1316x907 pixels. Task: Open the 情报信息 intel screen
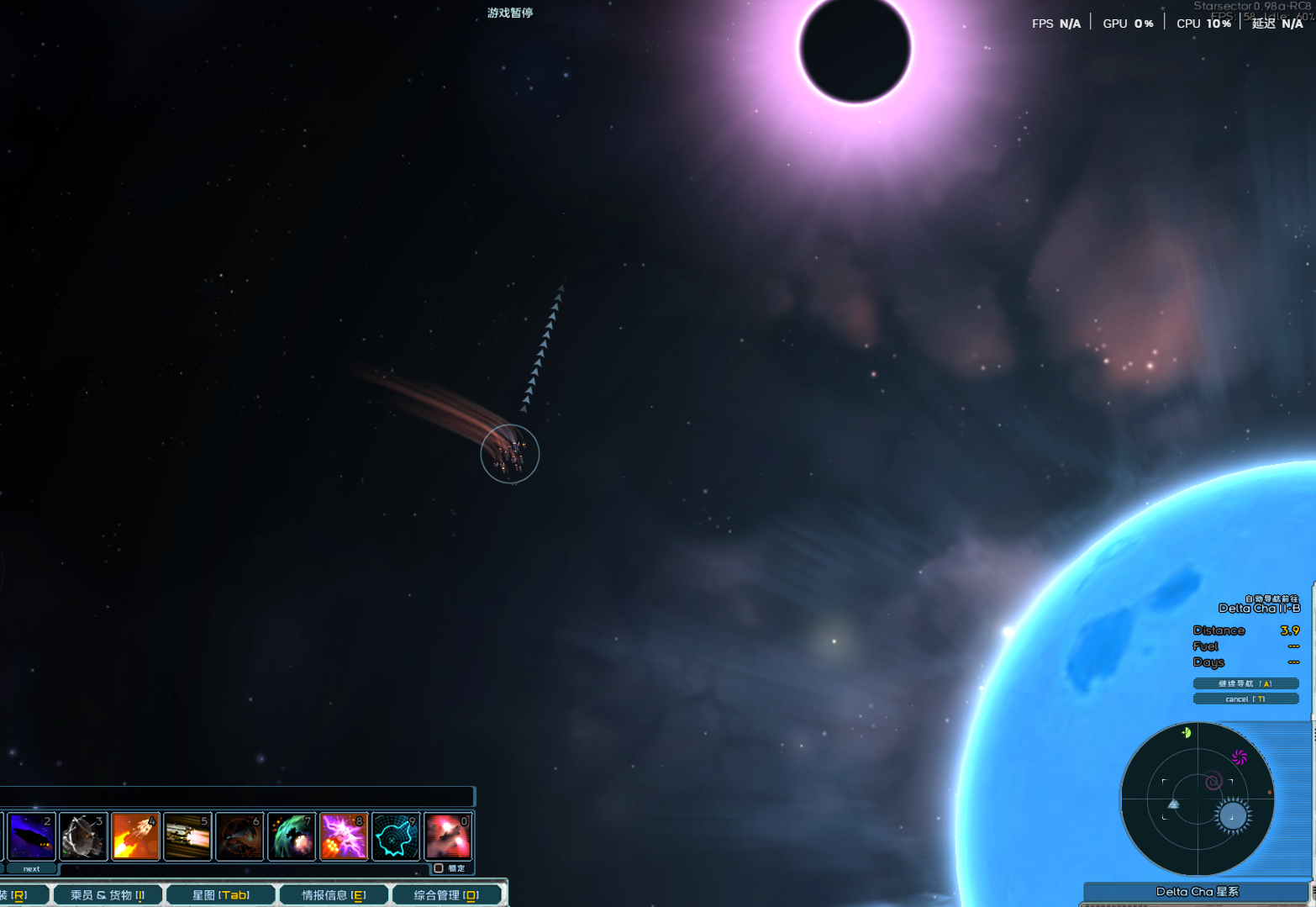pyautogui.click(x=334, y=895)
